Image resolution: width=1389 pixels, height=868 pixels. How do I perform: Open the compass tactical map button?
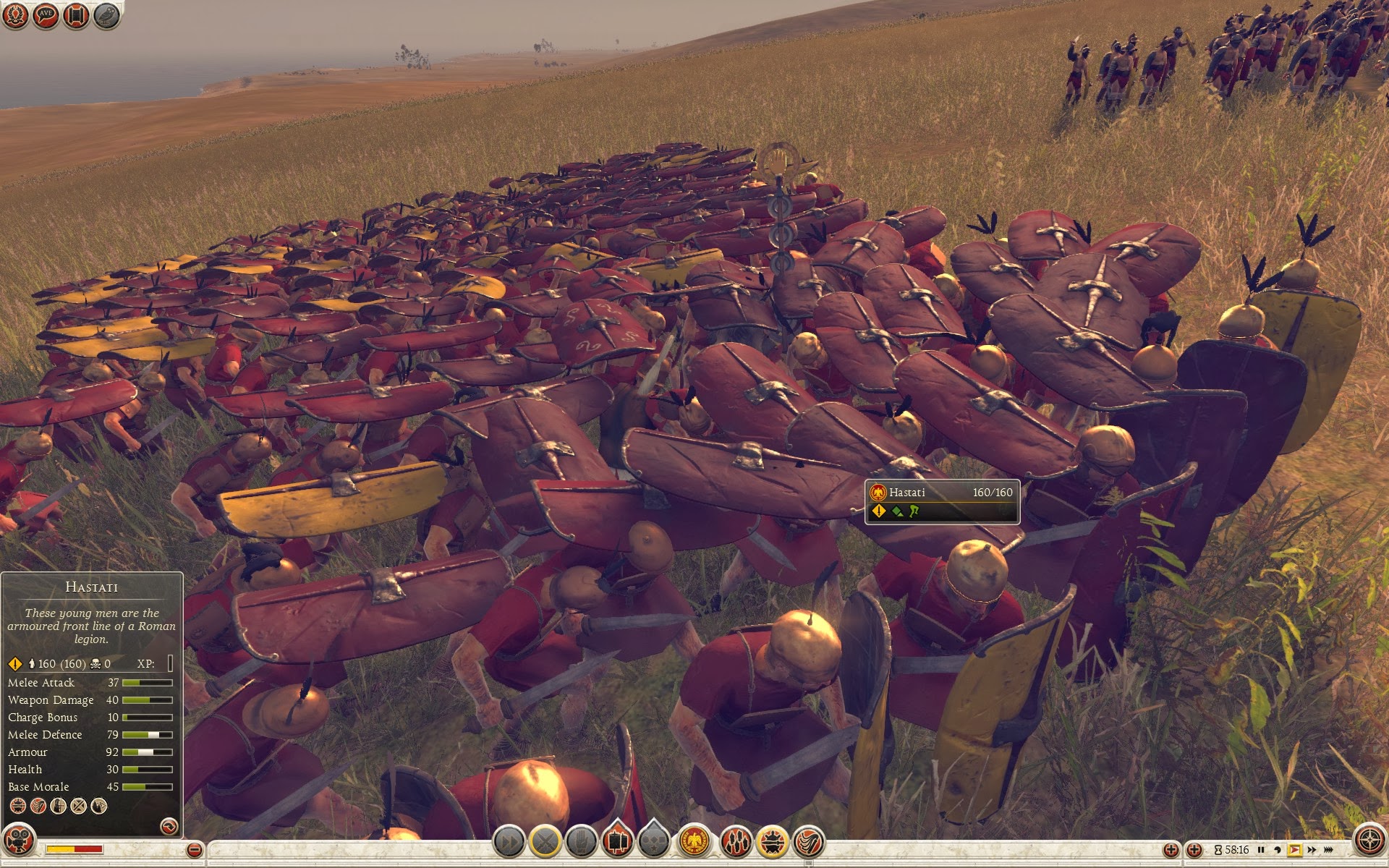tap(1368, 841)
